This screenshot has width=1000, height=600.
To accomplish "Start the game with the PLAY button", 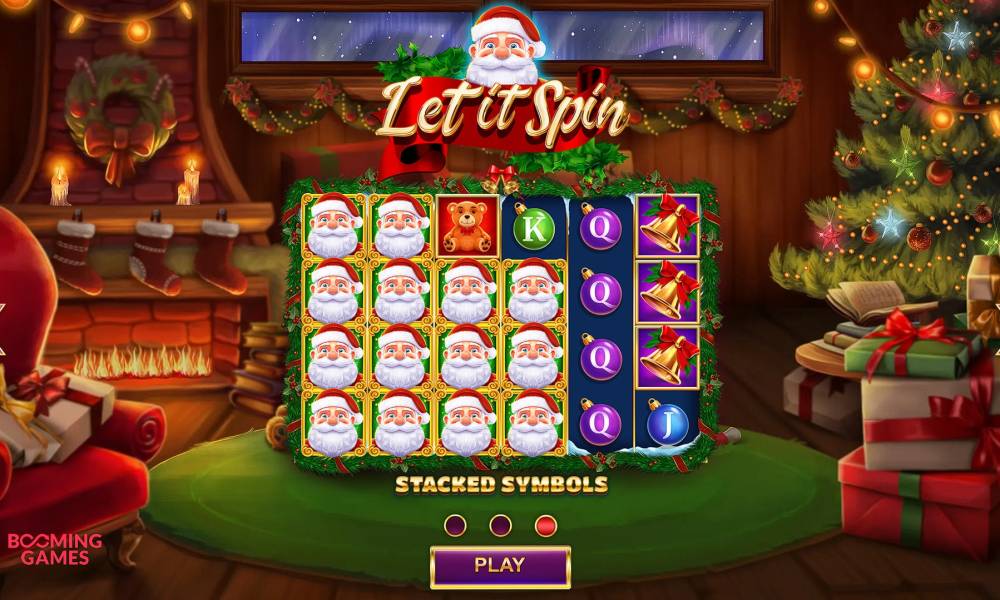I will pos(500,565).
